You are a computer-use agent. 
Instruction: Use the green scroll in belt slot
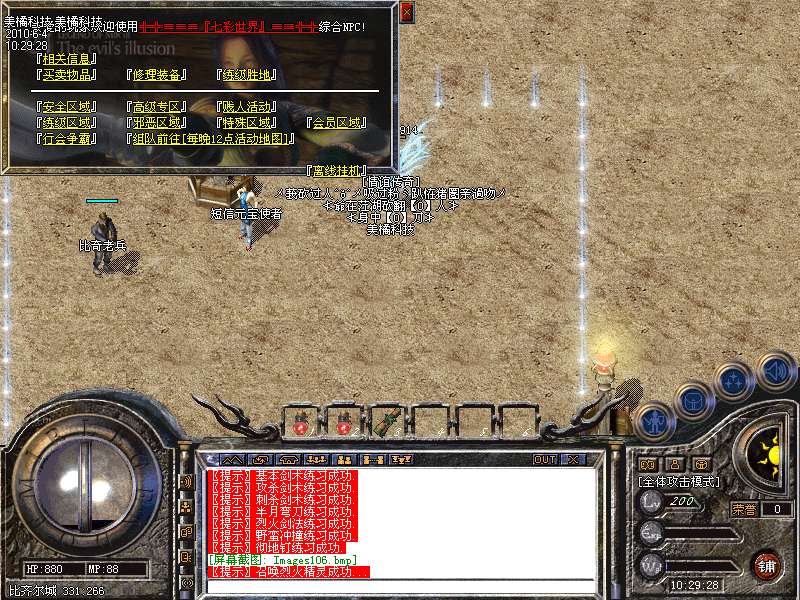pyautogui.click(x=386, y=422)
